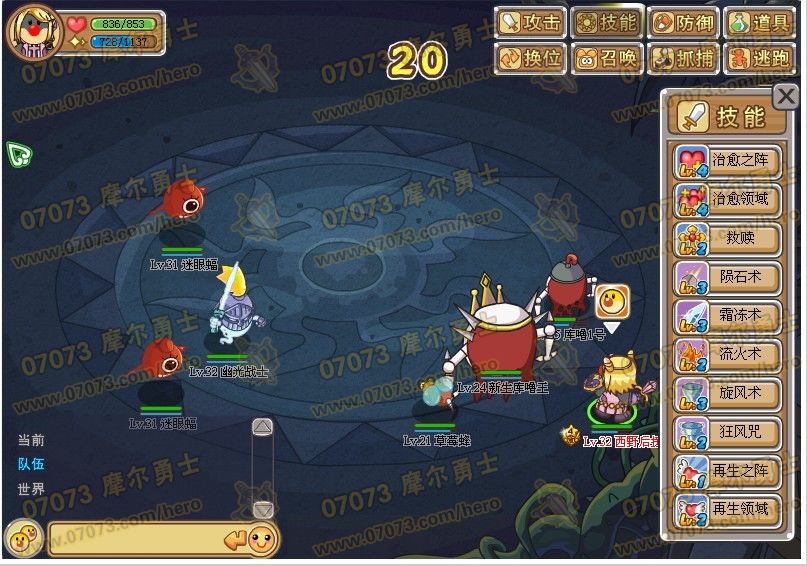The width and height of the screenshot is (807, 566).
Task: Choose the 攻击 (Attack) command
Action: (531, 23)
